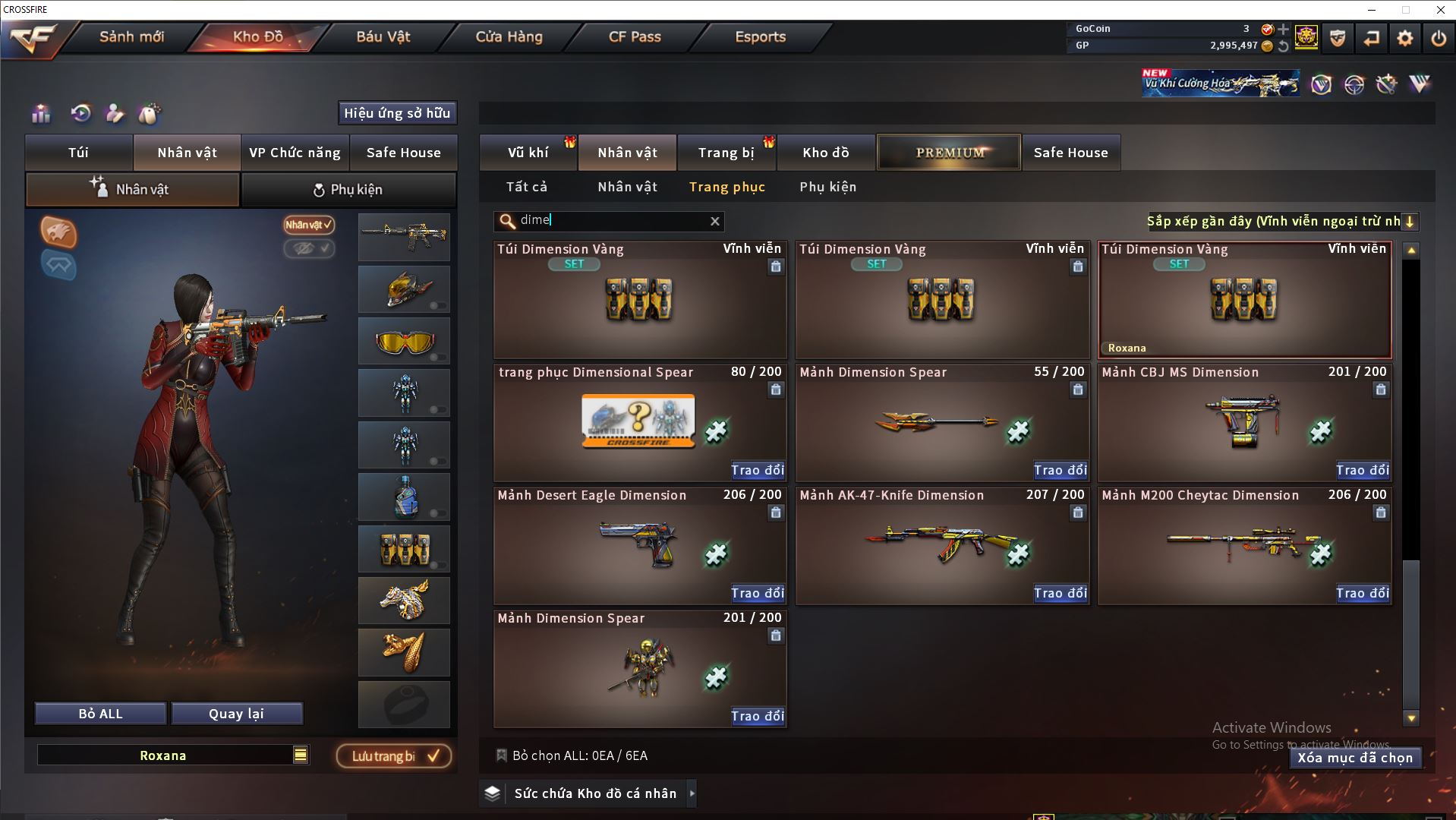Clear the search field text

[x=714, y=221]
